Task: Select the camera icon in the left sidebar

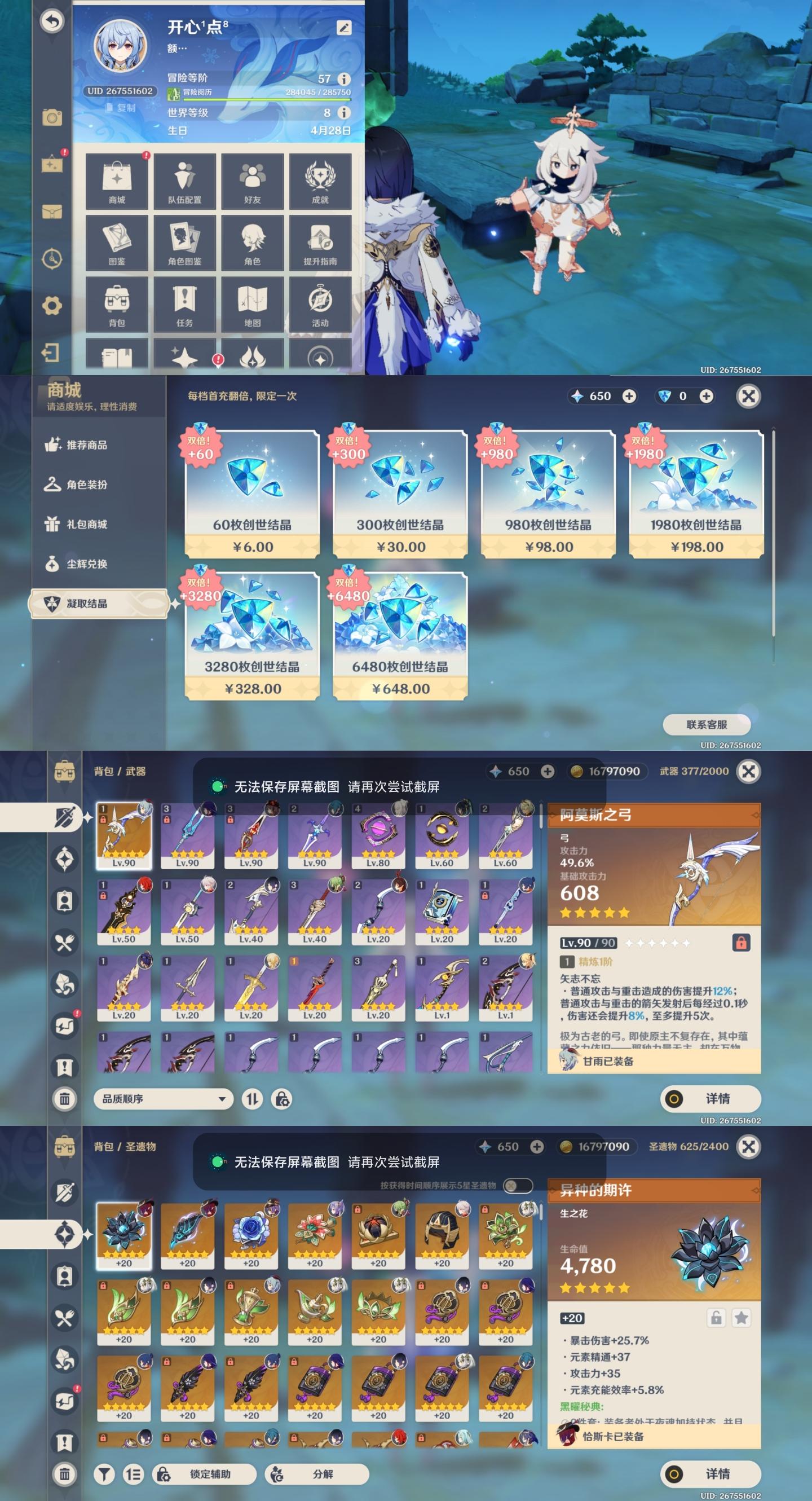Action: 52,118
